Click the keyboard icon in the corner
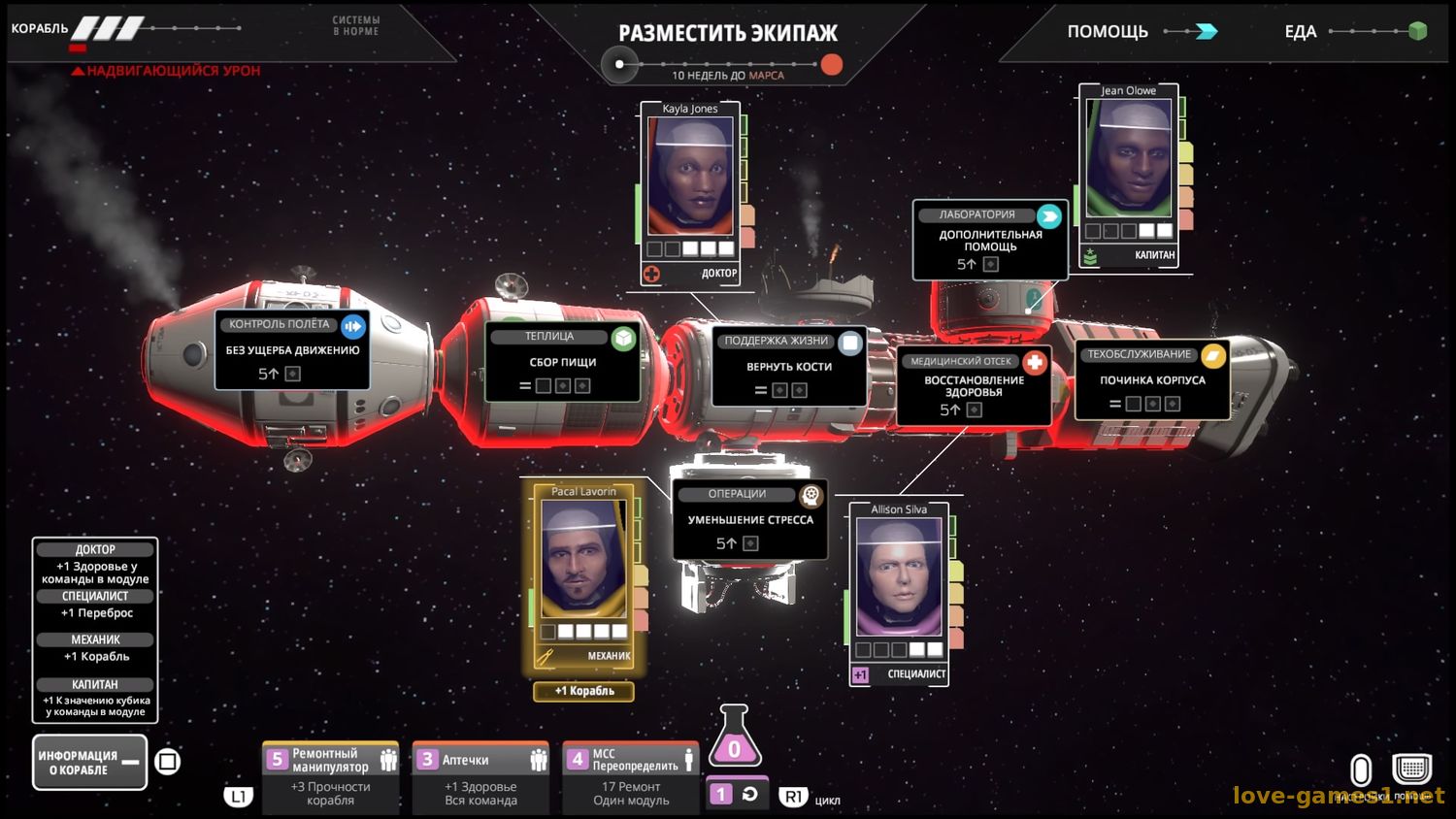The image size is (1456, 819). (1411, 770)
